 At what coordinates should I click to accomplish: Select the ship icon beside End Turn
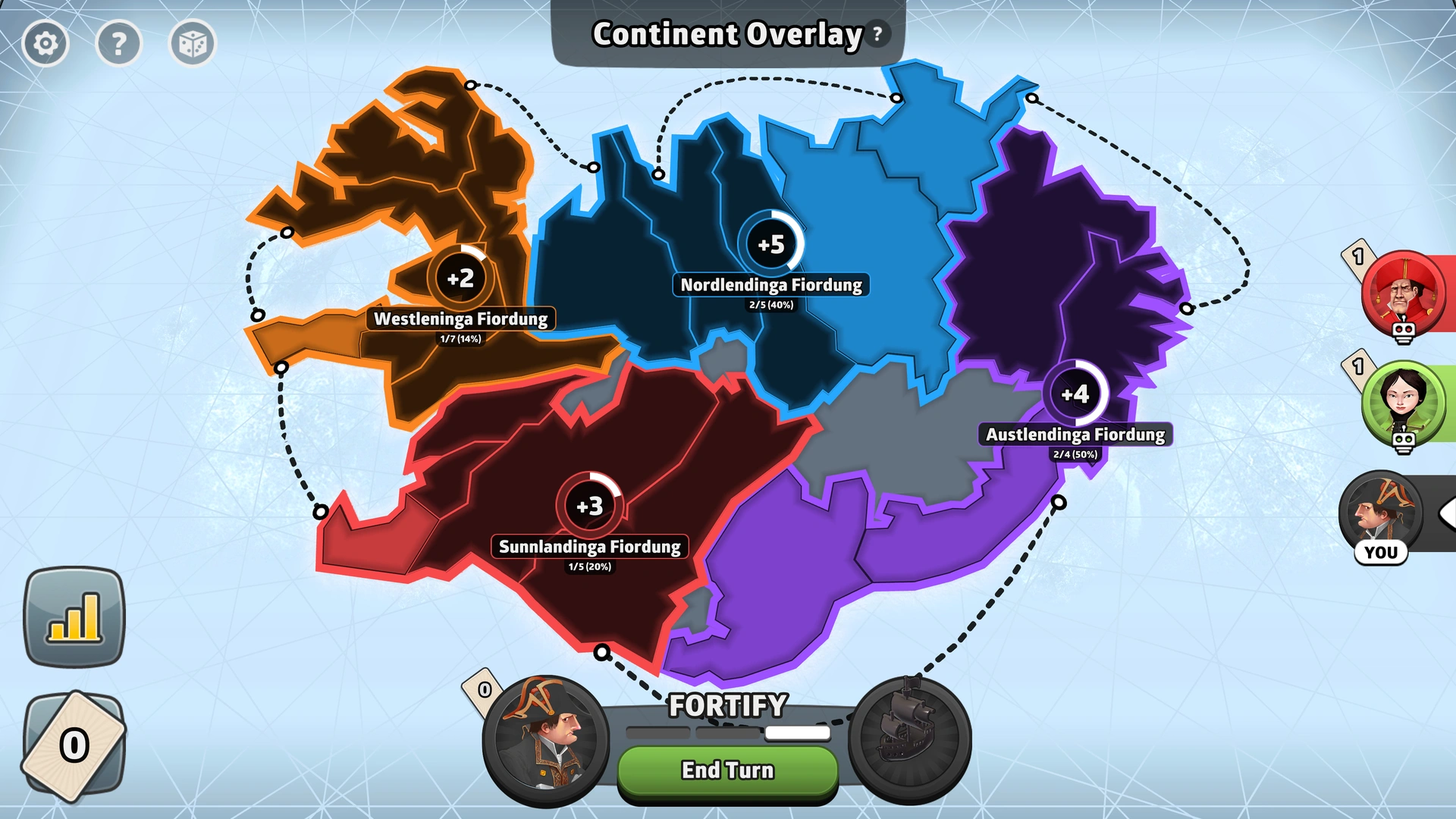tap(912, 739)
